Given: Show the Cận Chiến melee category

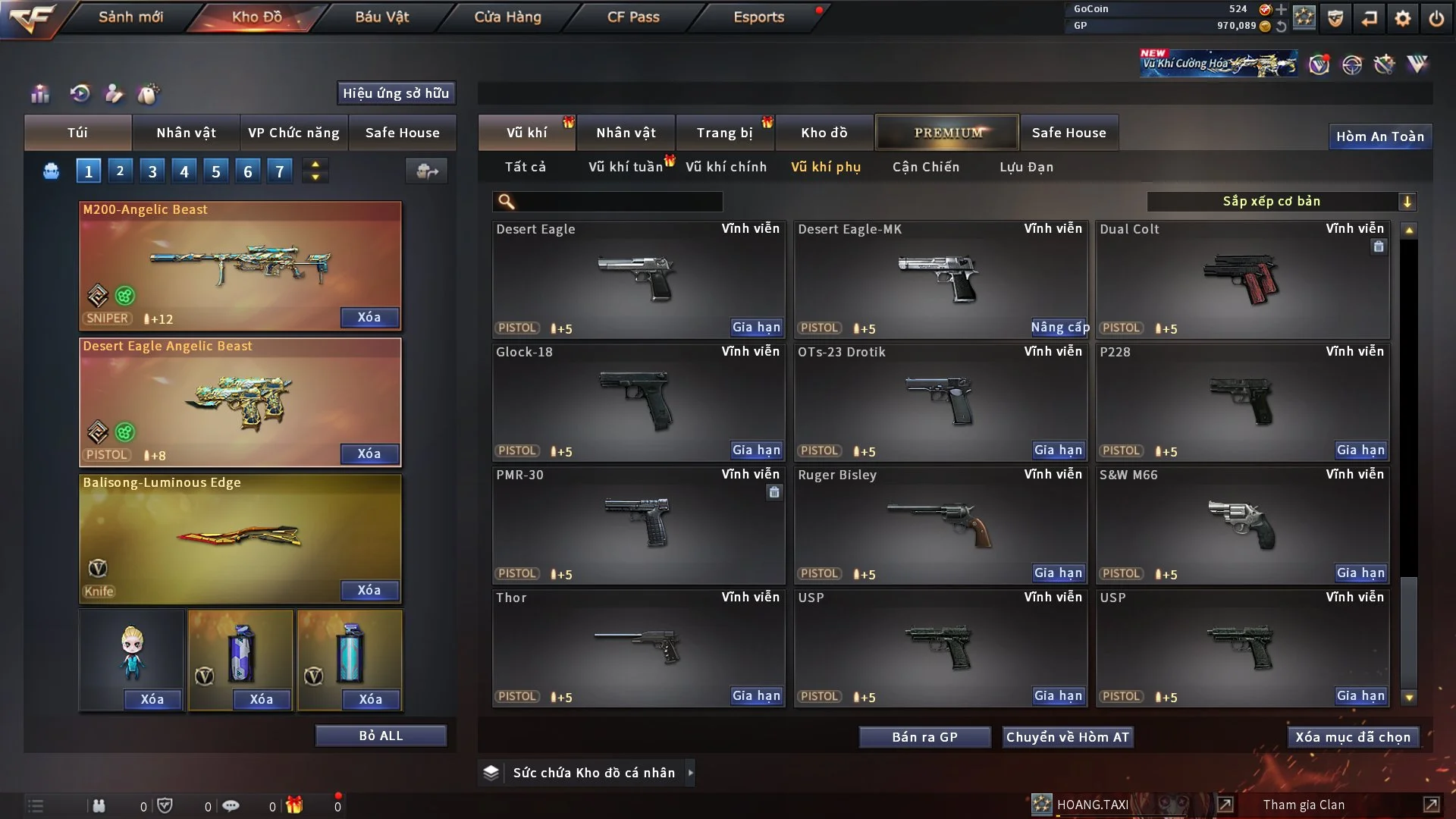Looking at the screenshot, I should click(x=925, y=167).
